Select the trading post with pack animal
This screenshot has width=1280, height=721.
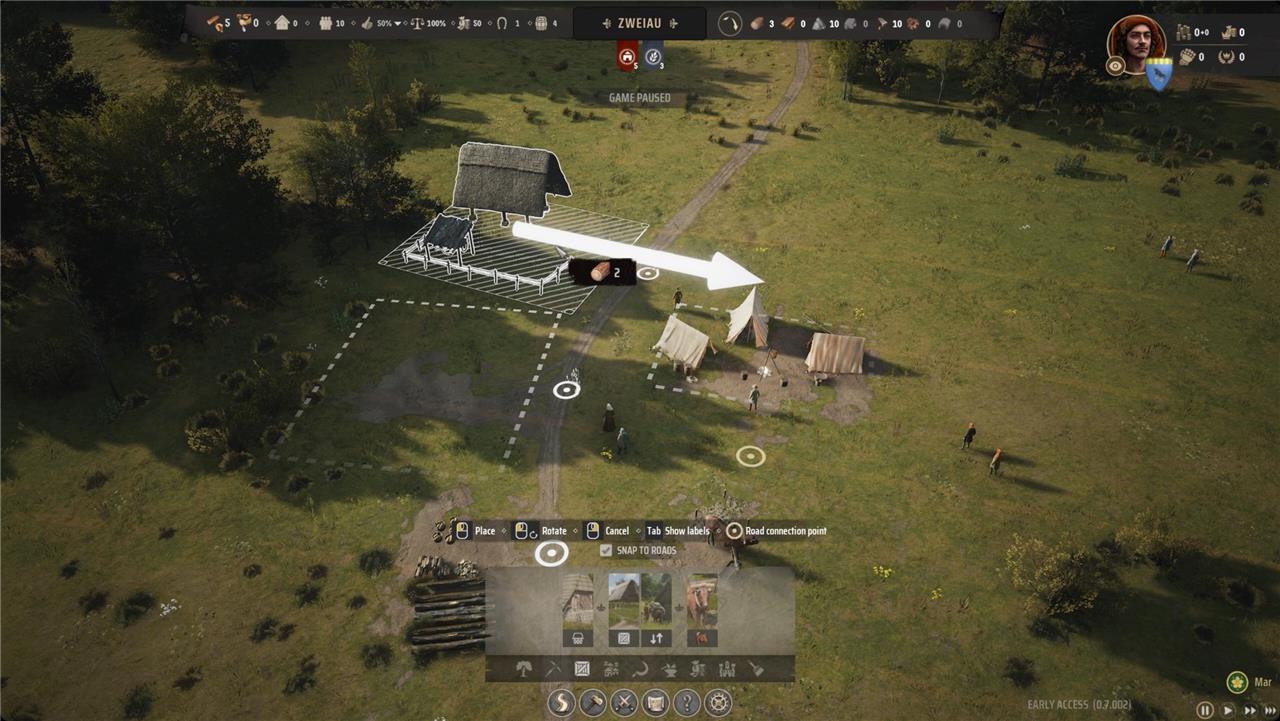[656, 609]
